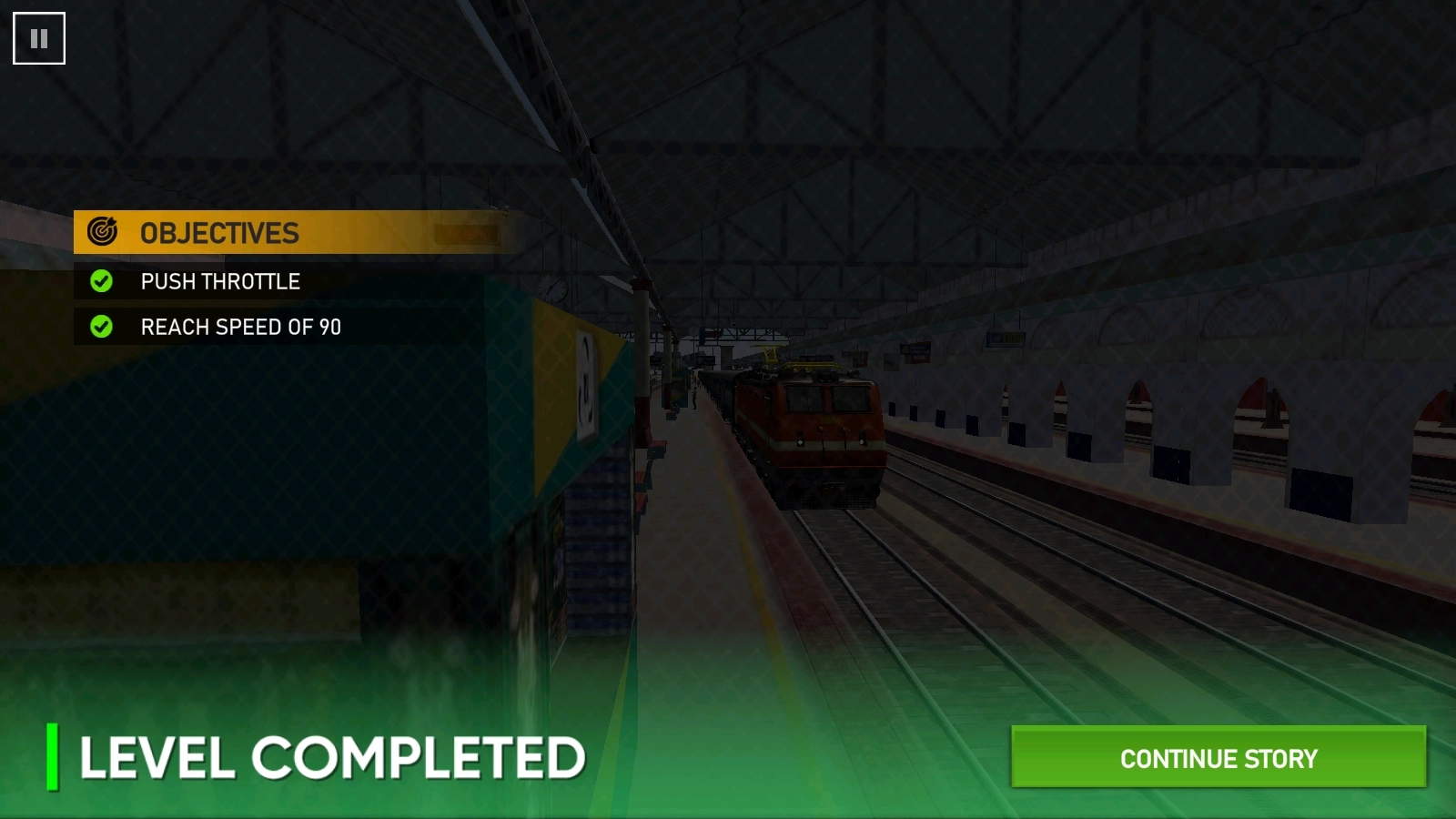Viewport: 1456px width, 819px height.
Task: Pause the game with the pause icon
Action: [x=39, y=38]
